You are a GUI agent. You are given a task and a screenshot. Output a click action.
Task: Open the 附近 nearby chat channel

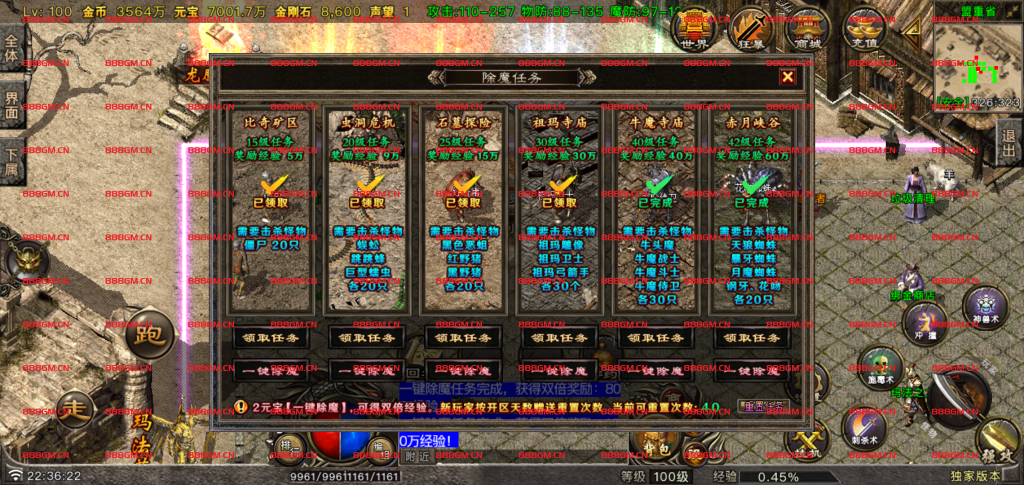pyautogui.click(x=418, y=456)
